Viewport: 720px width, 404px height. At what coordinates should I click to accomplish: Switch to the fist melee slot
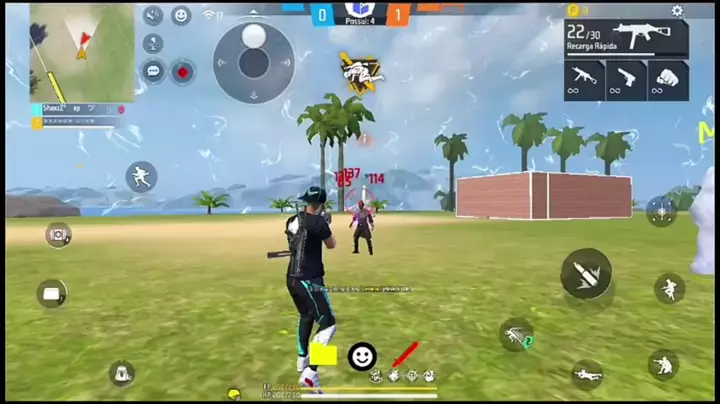668,80
